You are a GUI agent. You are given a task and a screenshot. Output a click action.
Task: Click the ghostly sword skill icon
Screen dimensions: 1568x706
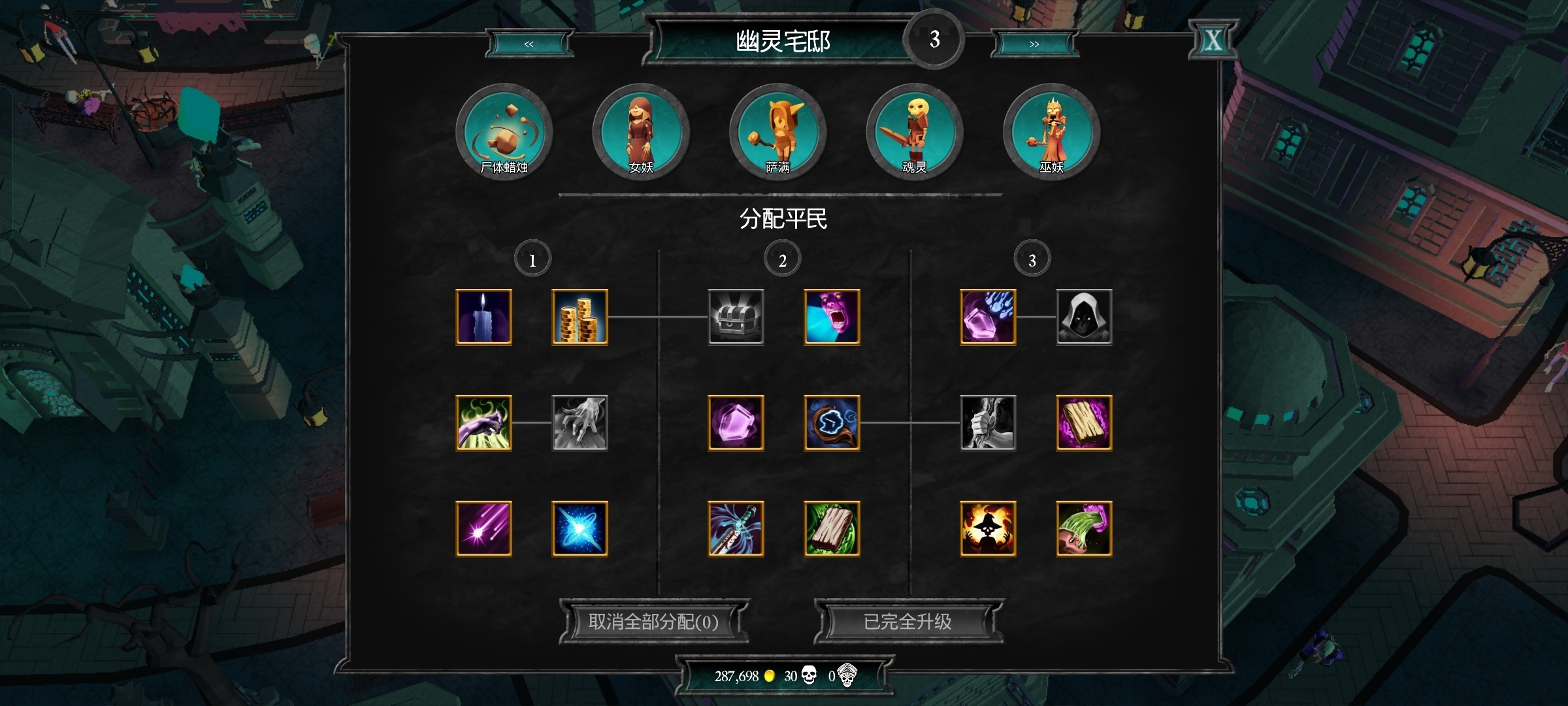click(736, 528)
